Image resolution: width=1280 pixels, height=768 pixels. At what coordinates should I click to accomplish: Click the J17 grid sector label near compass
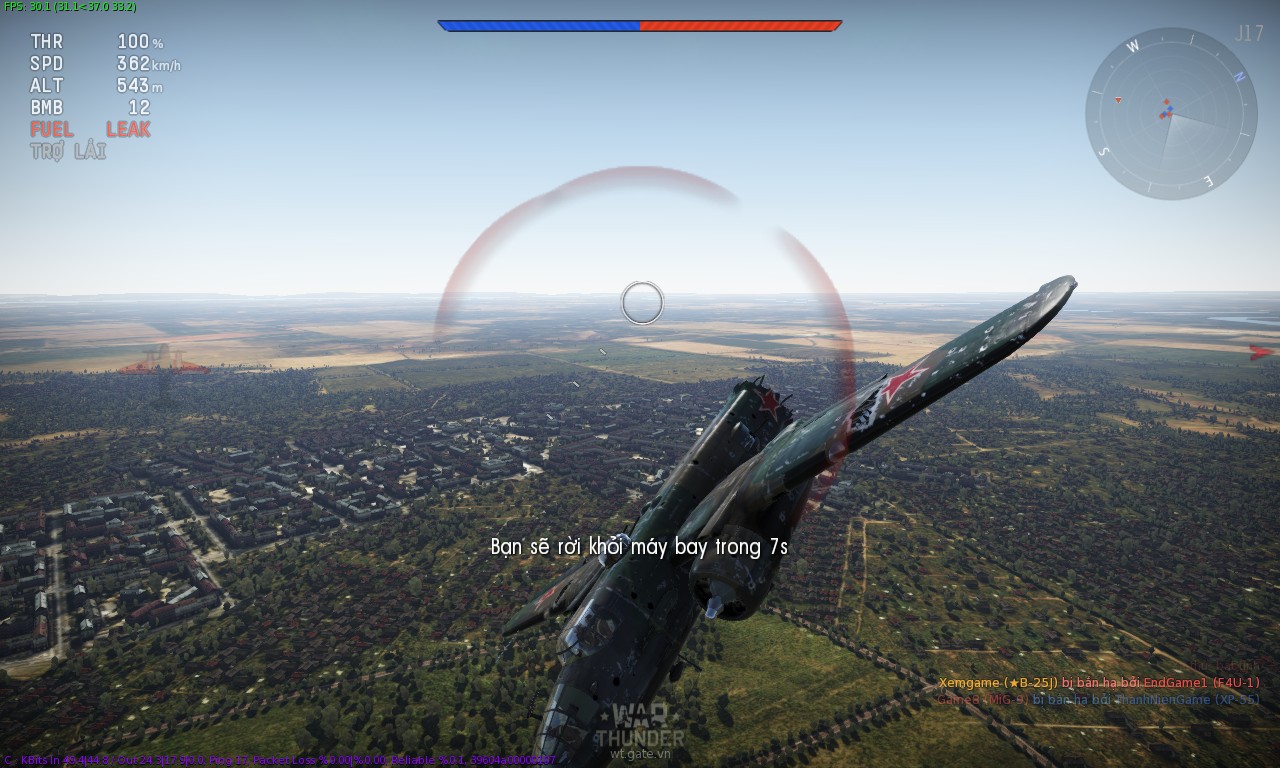click(1250, 36)
